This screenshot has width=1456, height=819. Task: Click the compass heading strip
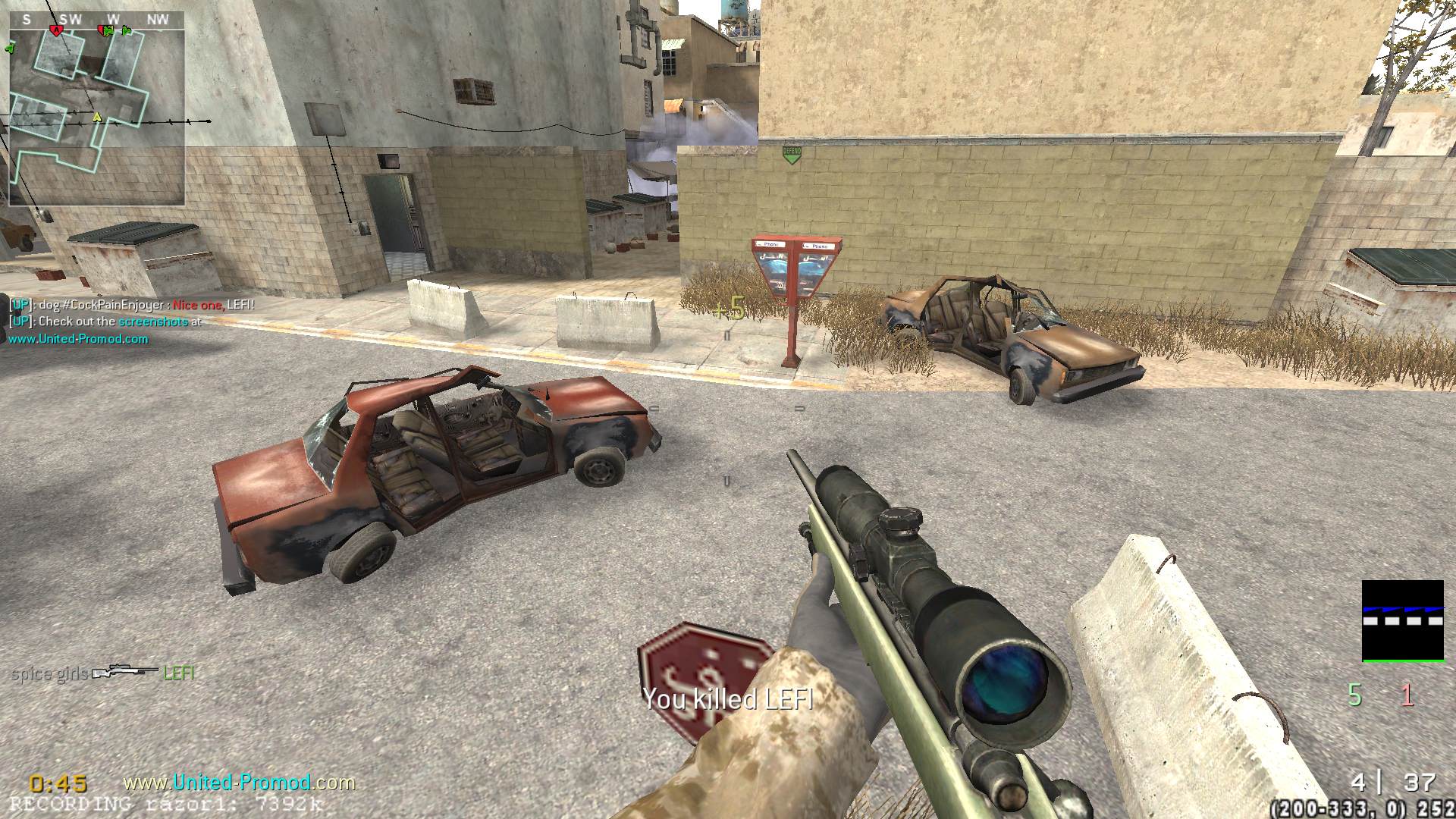[96, 20]
